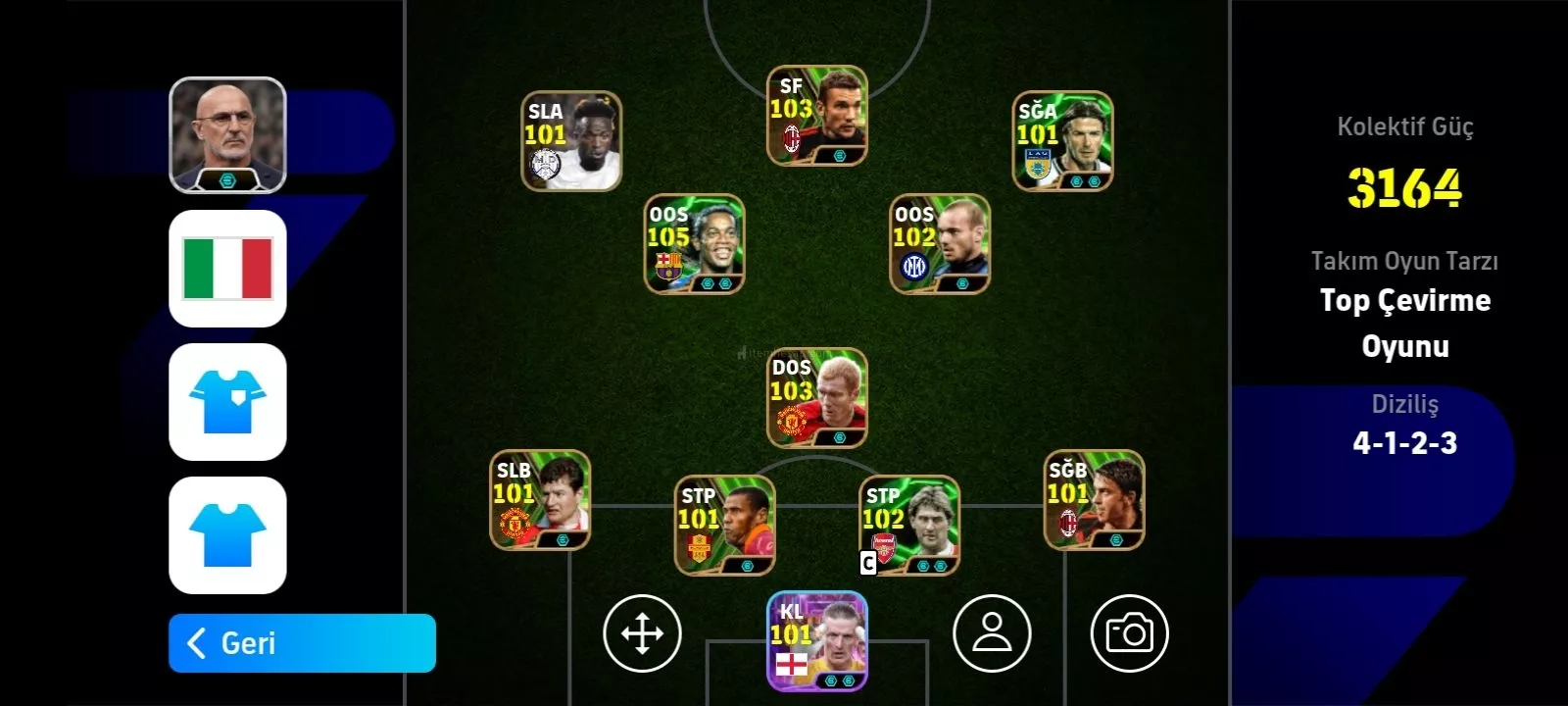1568x706 pixels.
Task: Select the SF 103 striker card
Action: [816, 116]
